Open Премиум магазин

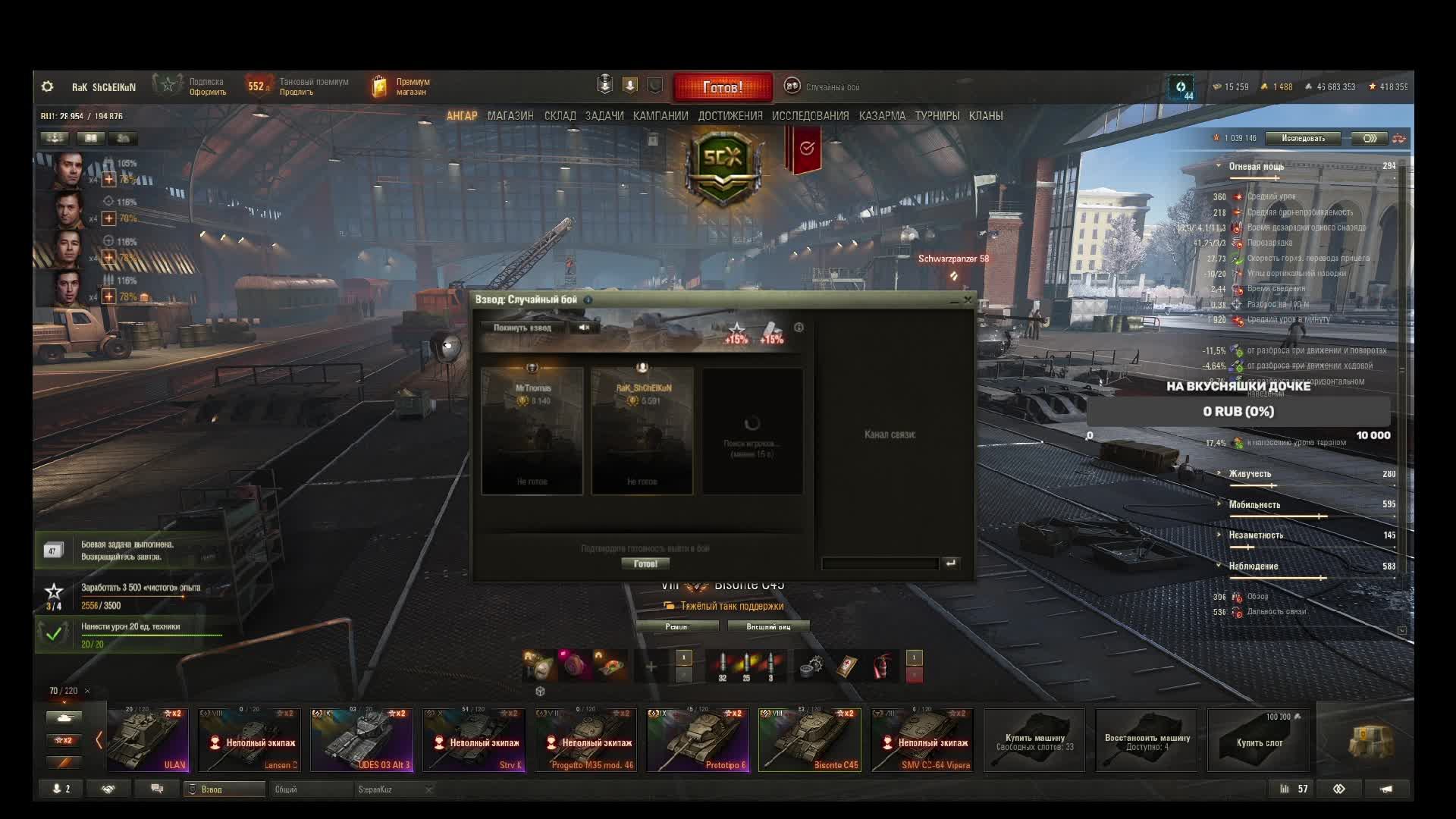(402, 86)
